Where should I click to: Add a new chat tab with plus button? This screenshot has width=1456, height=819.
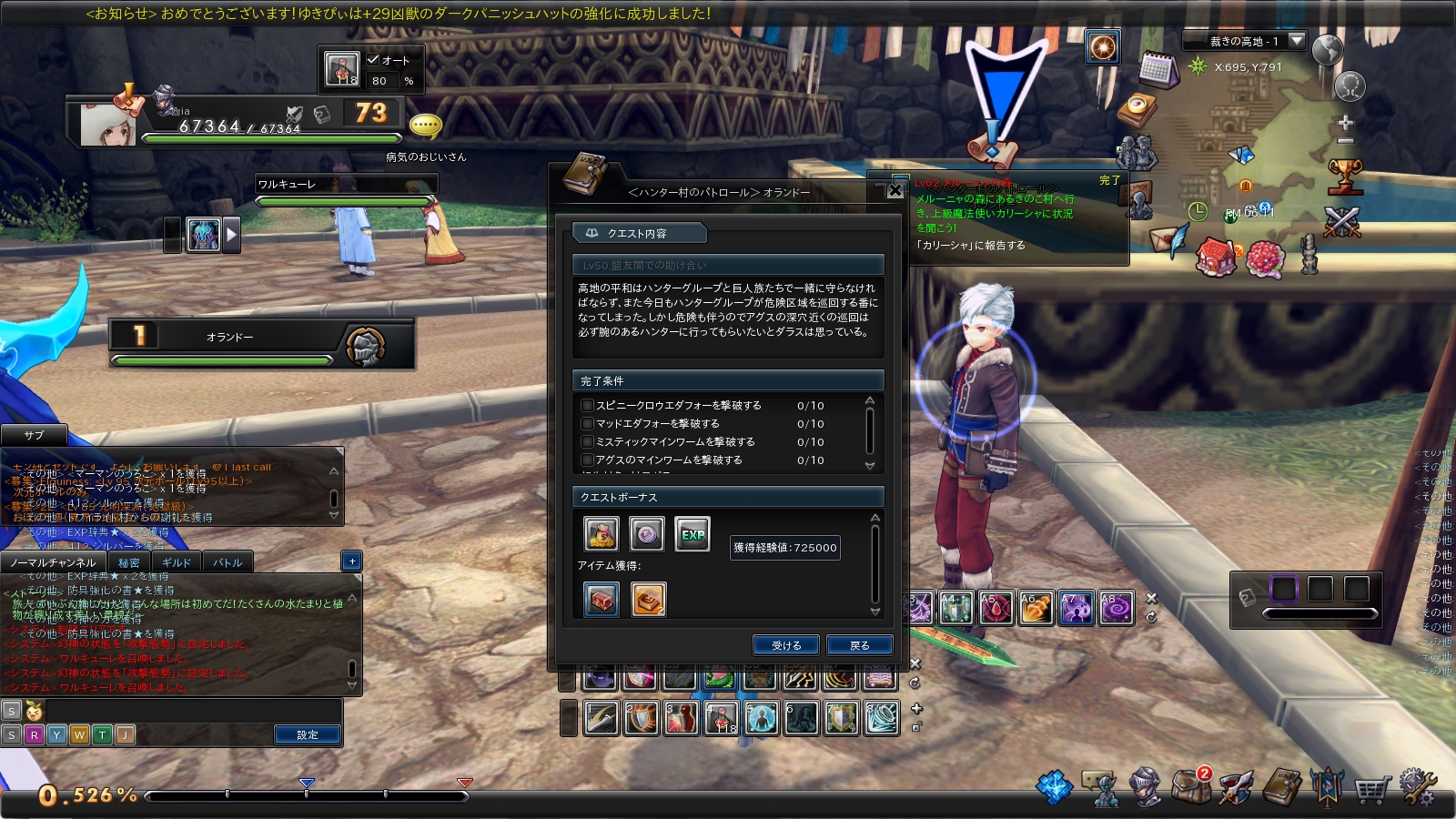click(x=352, y=561)
